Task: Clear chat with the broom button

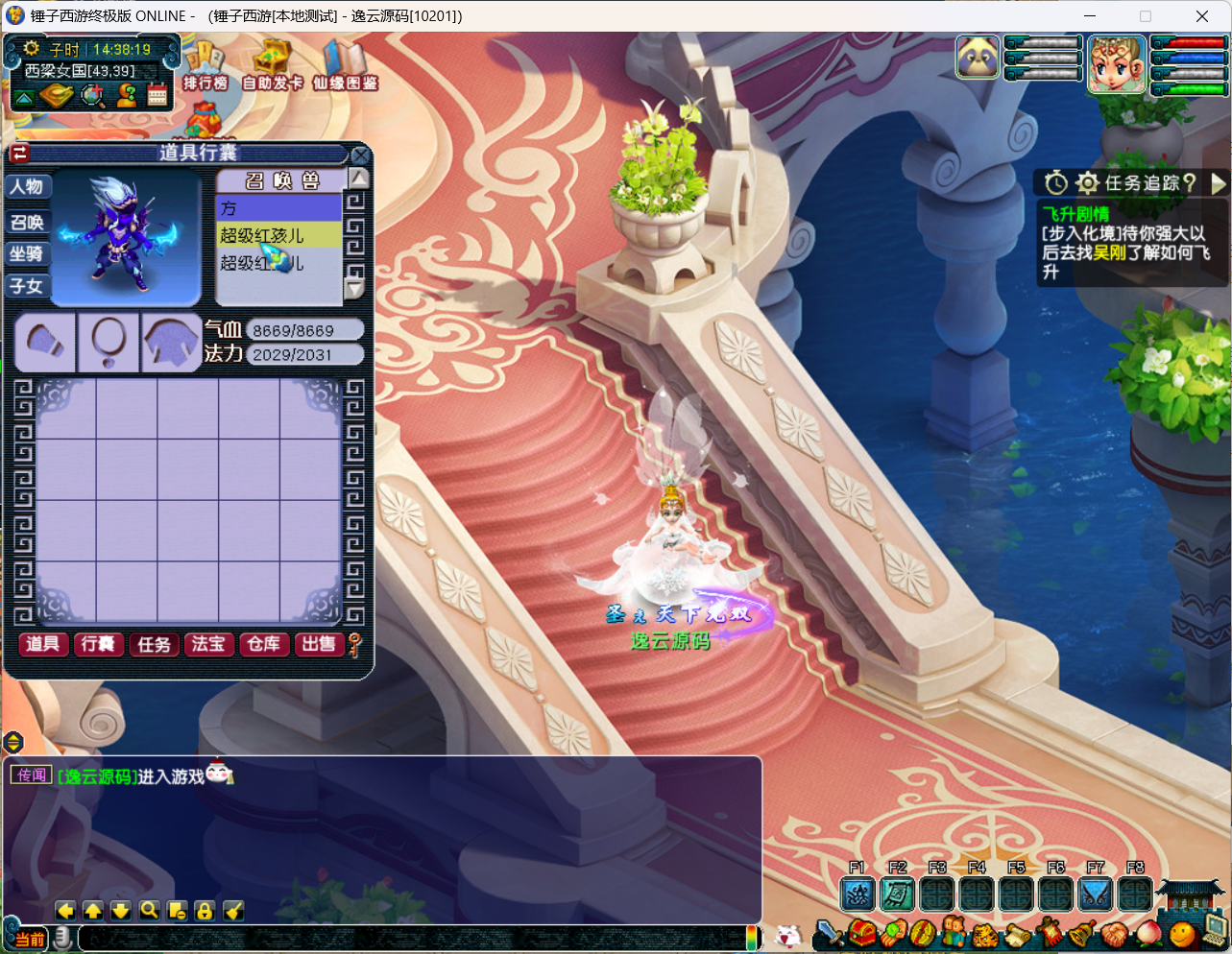Action: 233,910
